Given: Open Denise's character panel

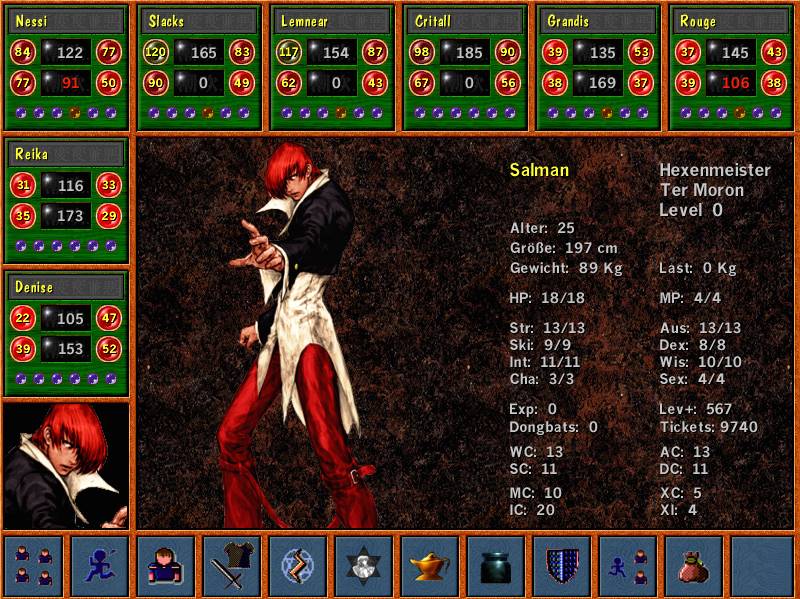Looking at the screenshot, I should point(67,333).
